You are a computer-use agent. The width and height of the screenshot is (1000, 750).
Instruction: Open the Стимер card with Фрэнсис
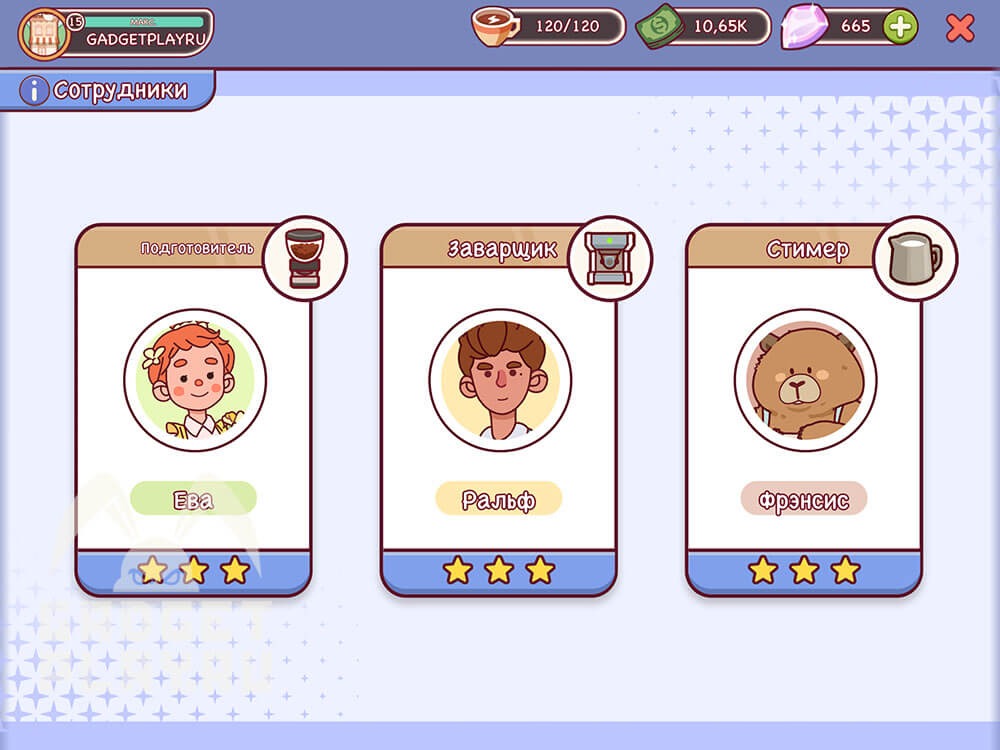[804, 410]
